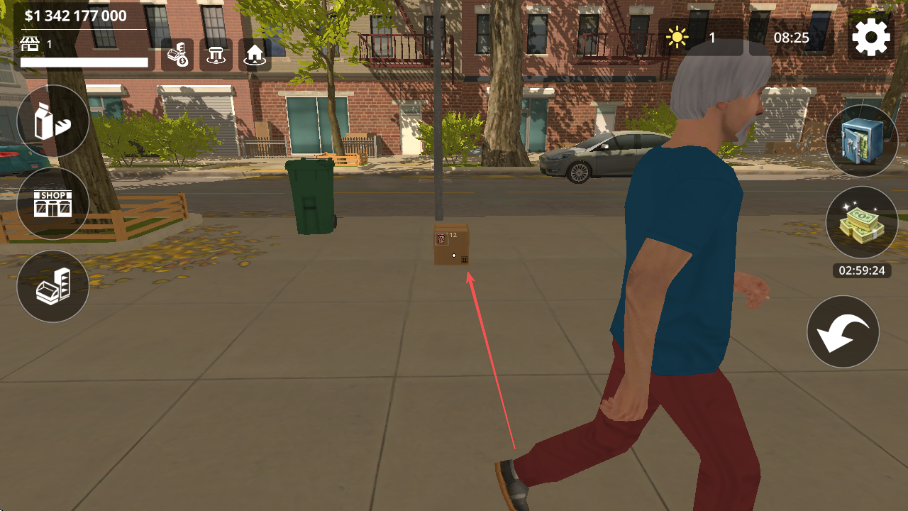Tap the curved back arrow button
This screenshot has height=511, width=908.
[843, 332]
